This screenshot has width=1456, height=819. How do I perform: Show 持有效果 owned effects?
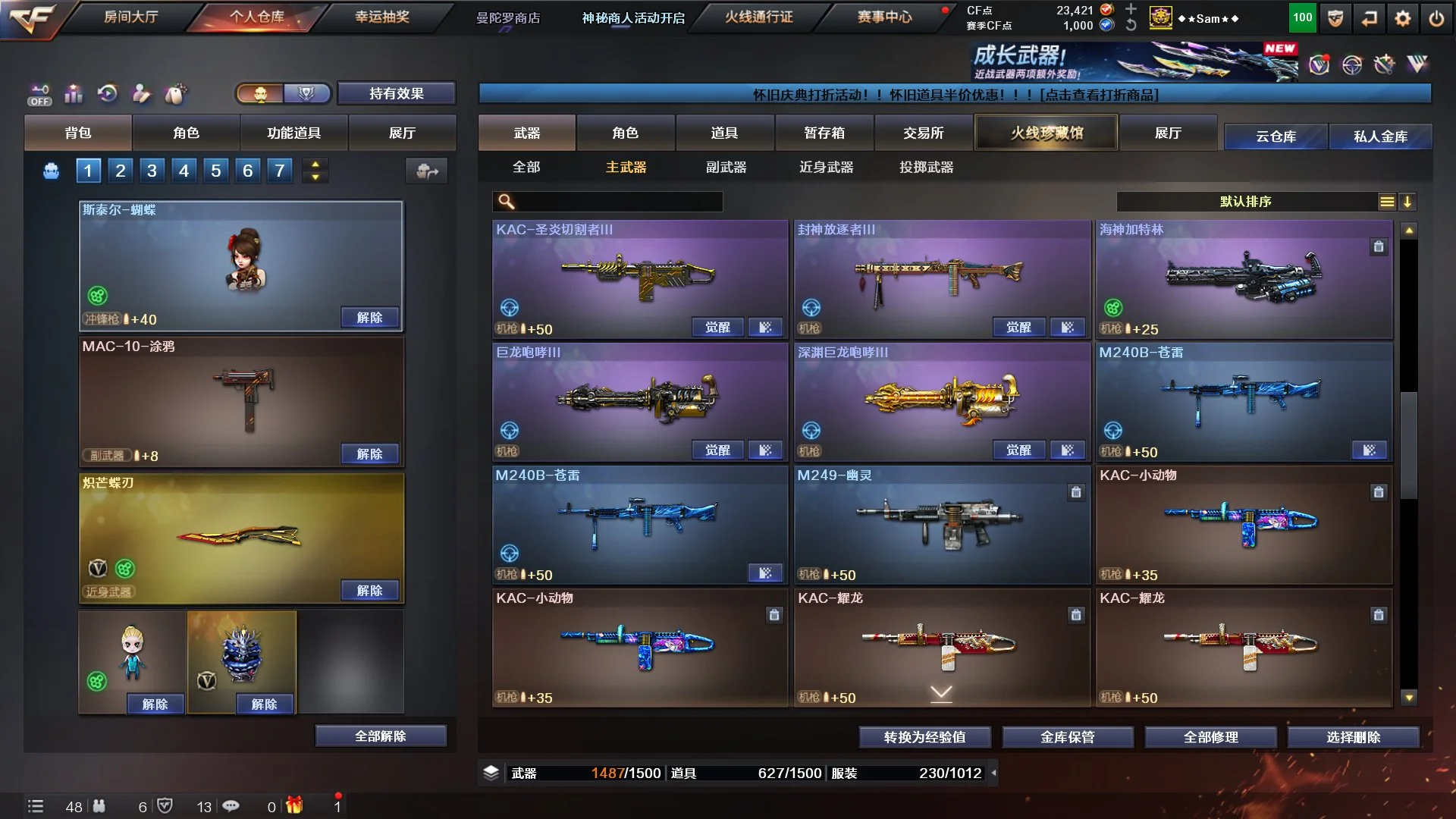click(x=396, y=93)
